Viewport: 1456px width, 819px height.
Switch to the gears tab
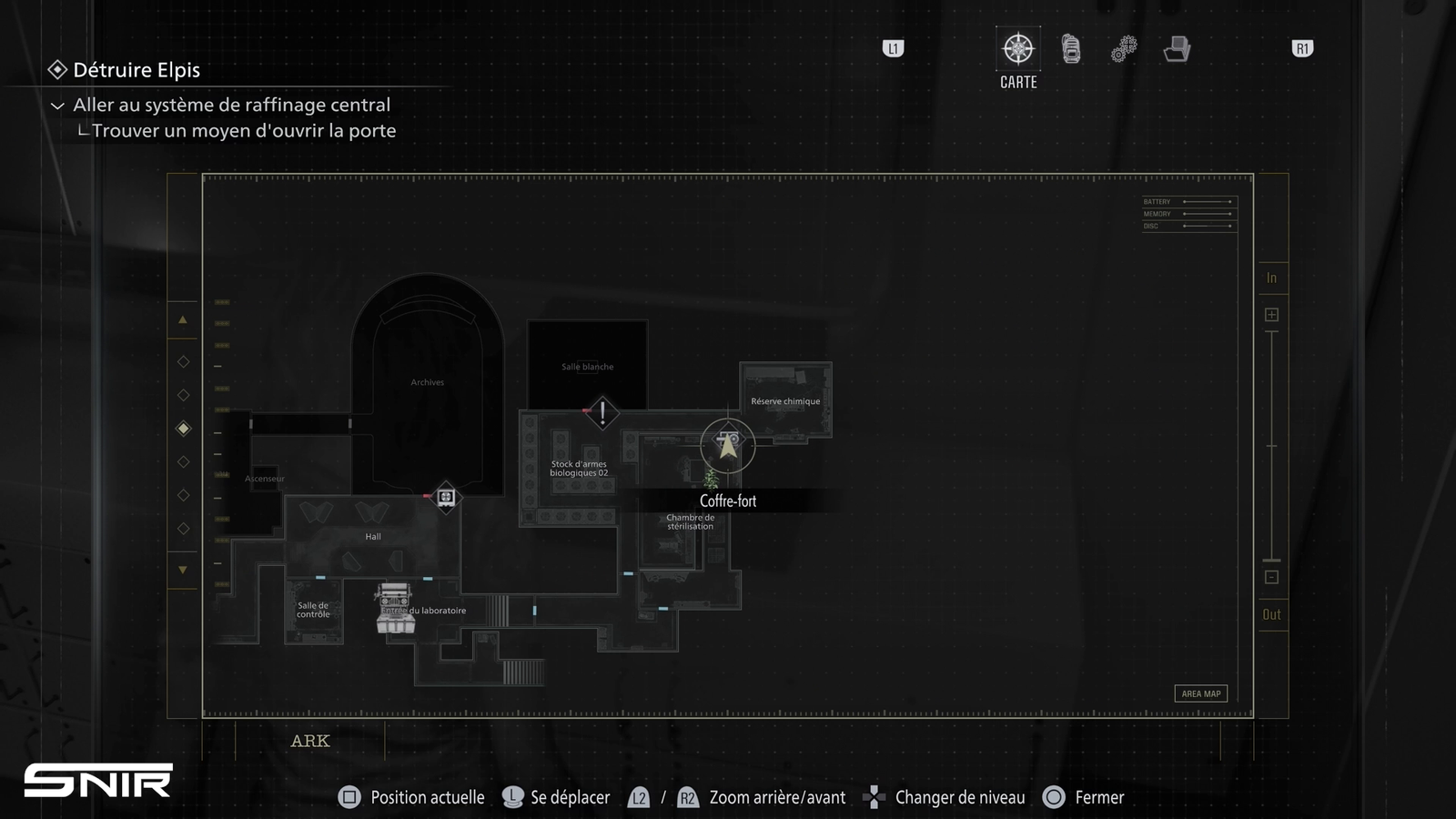click(x=1124, y=49)
